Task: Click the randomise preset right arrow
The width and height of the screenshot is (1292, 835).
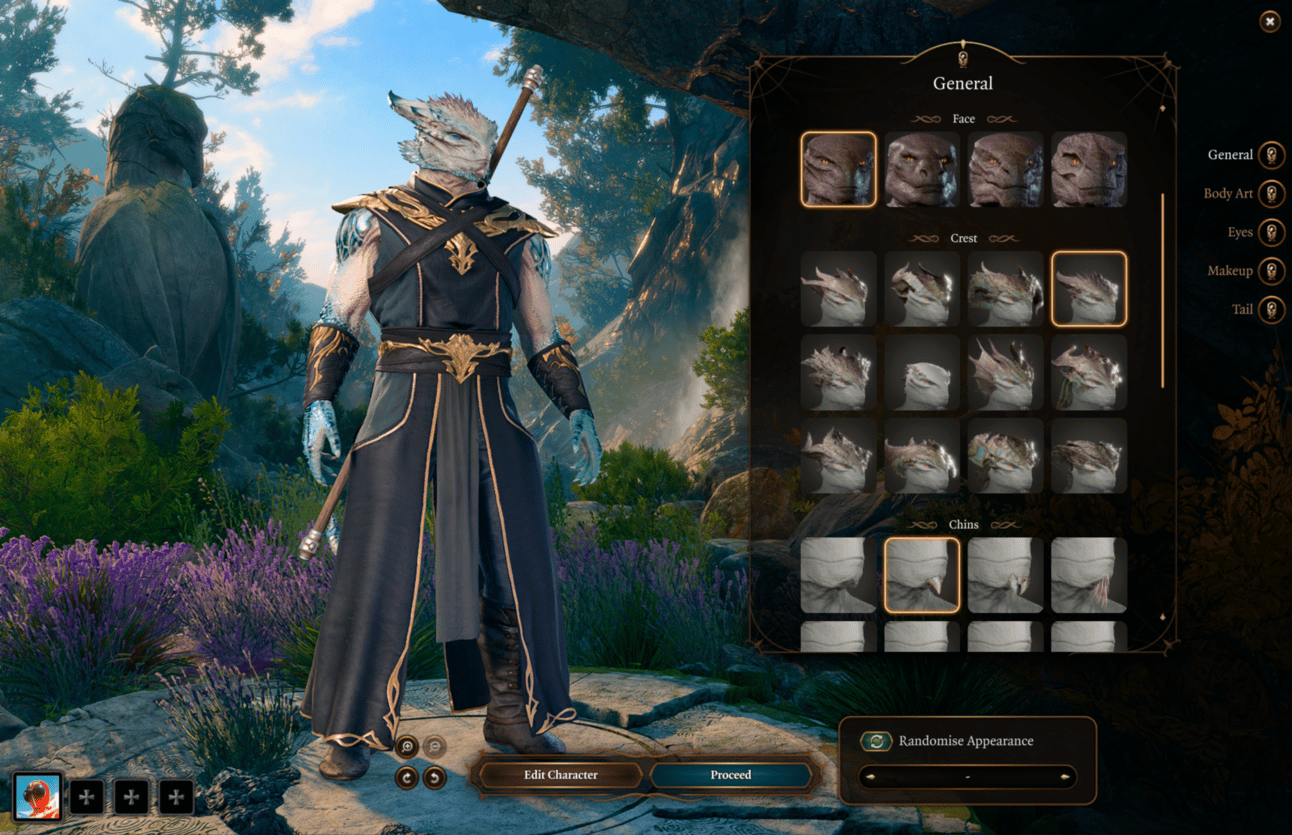Action: 1068,777
